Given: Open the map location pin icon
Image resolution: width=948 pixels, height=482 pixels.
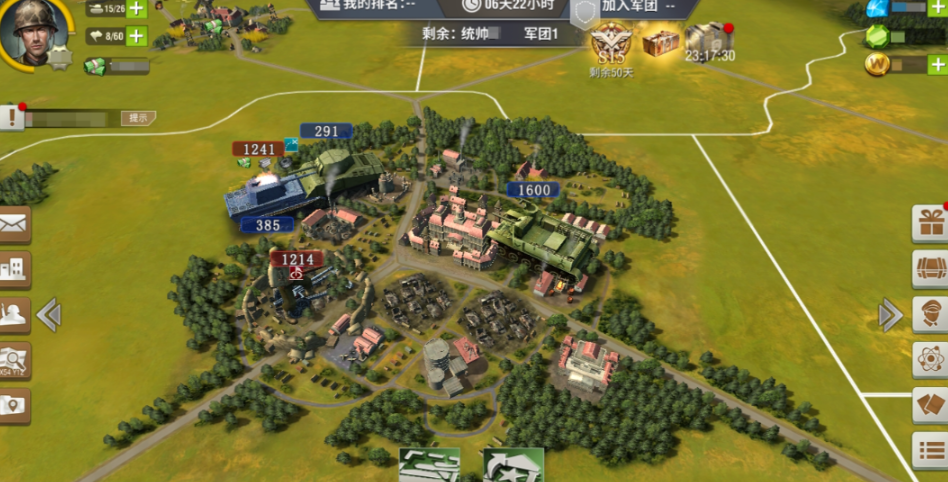Looking at the screenshot, I should tap(15, 405).
